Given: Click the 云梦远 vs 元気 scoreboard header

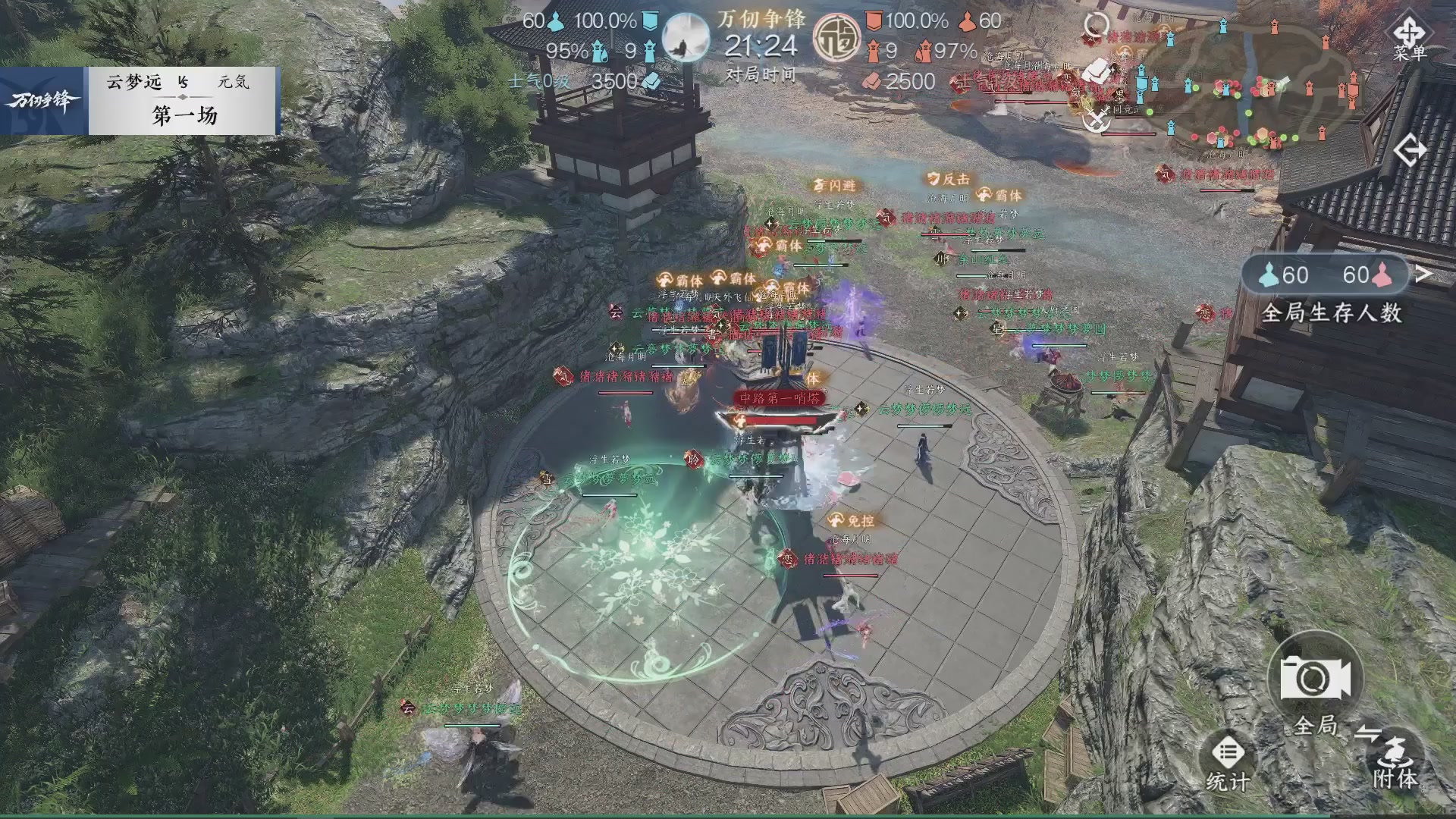Looking at the screenshot, I should (180, 83).
